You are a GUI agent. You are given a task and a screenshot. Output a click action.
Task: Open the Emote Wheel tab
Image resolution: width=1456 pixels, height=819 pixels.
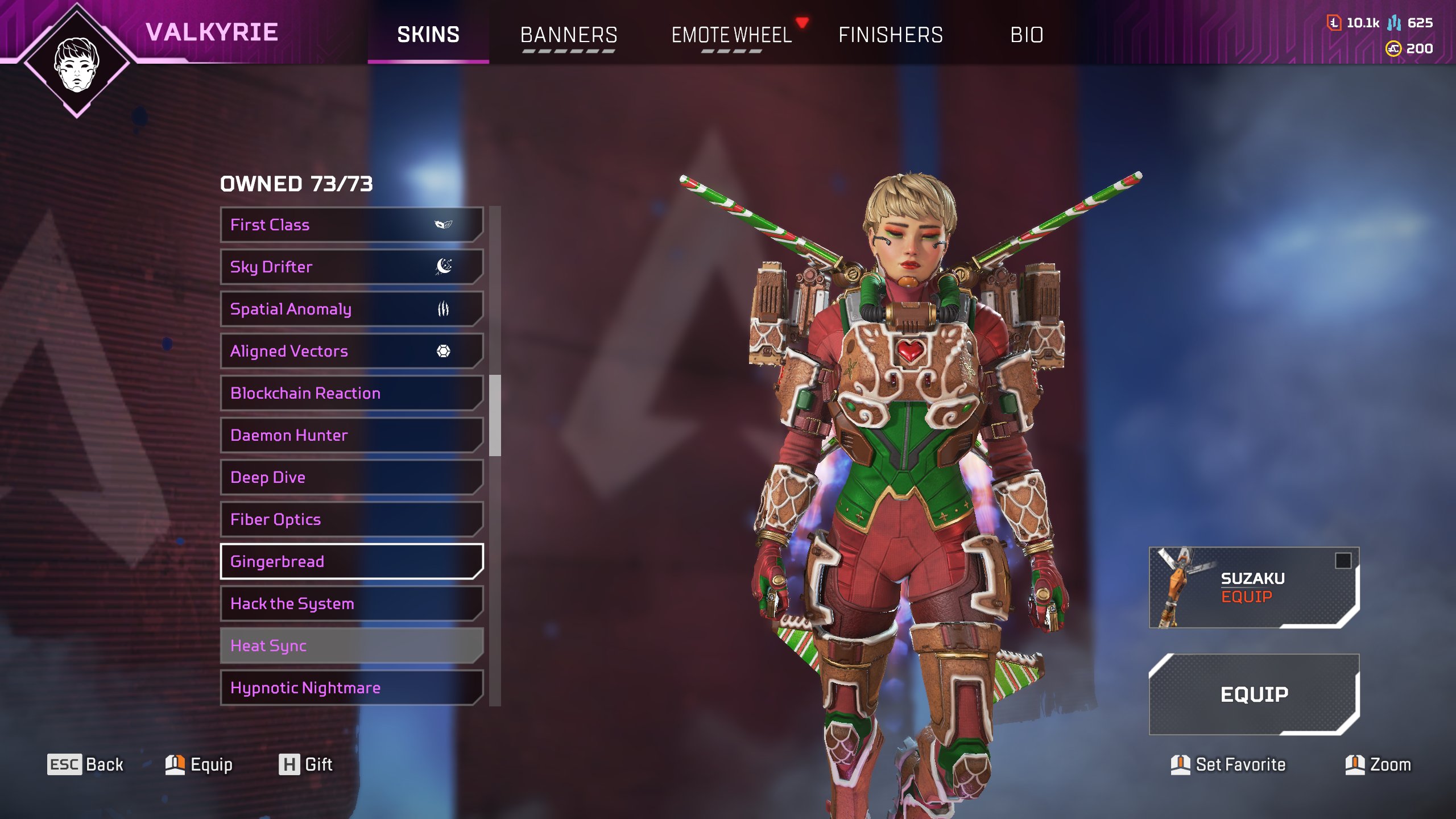coord(731,35)
